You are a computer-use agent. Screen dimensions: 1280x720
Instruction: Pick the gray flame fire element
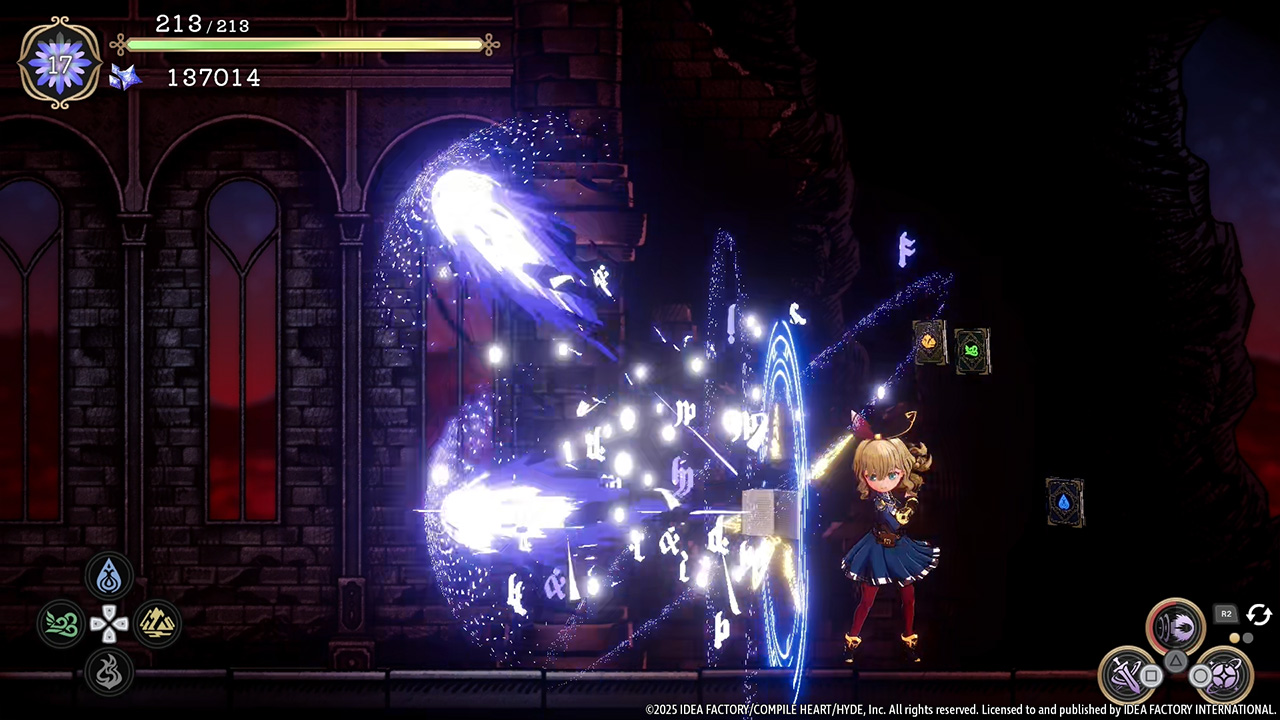(108, 672)
